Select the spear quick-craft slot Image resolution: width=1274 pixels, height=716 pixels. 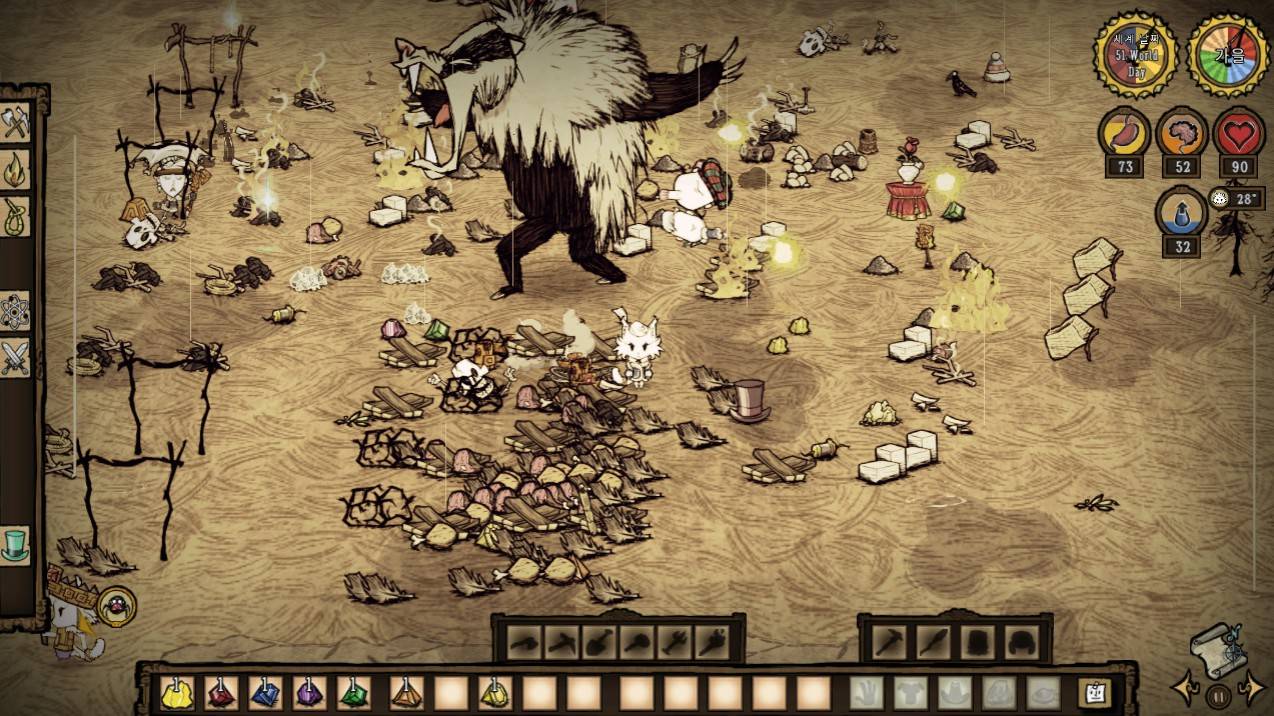pos(932,642)
